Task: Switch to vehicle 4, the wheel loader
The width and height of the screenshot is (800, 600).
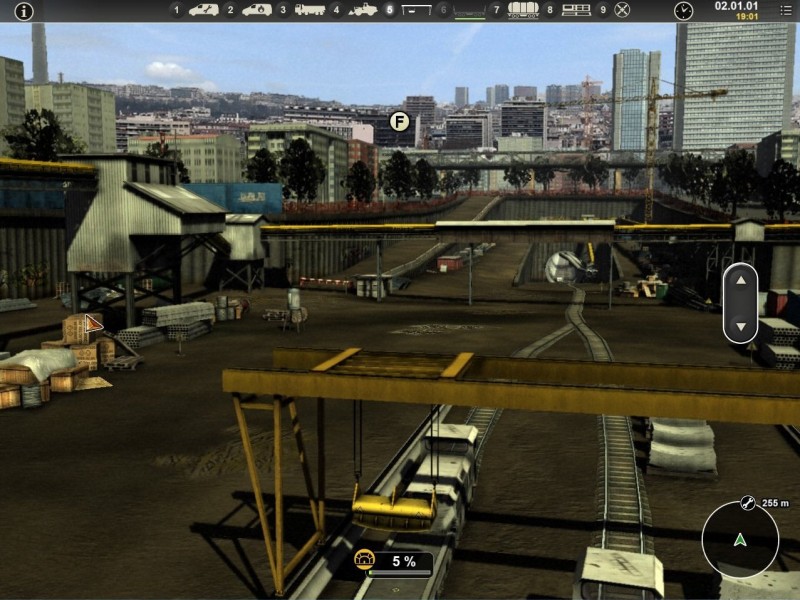Action: click(363, 10)
